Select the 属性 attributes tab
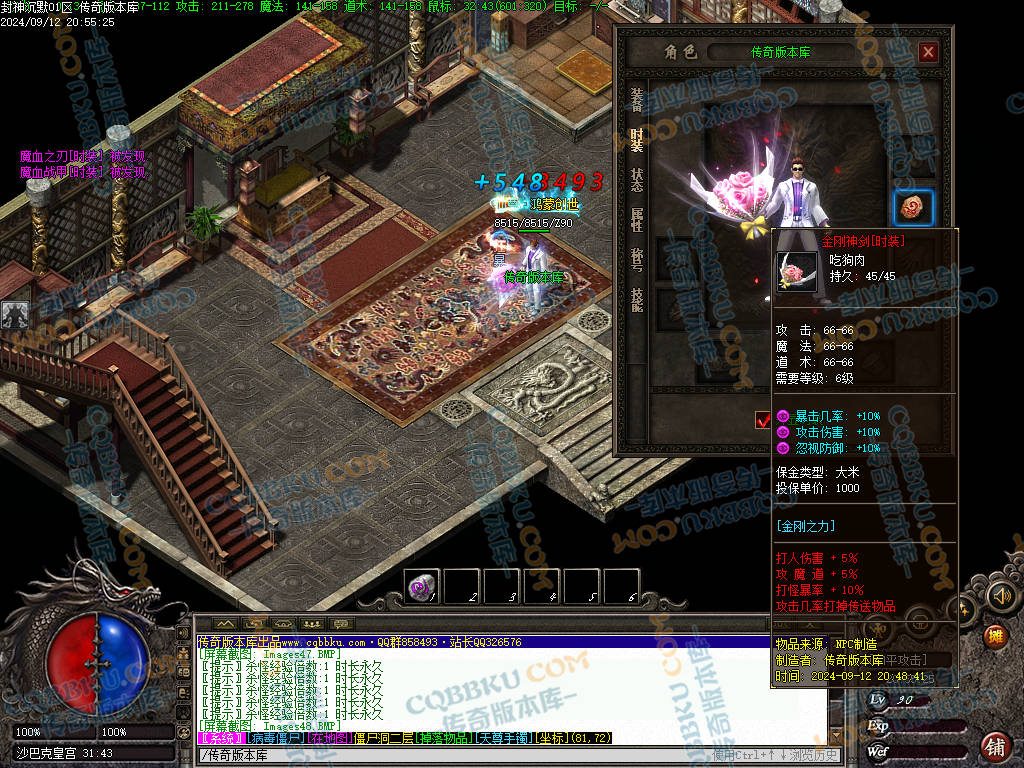Screen dimensions: 1024x768 pos(636,220)
